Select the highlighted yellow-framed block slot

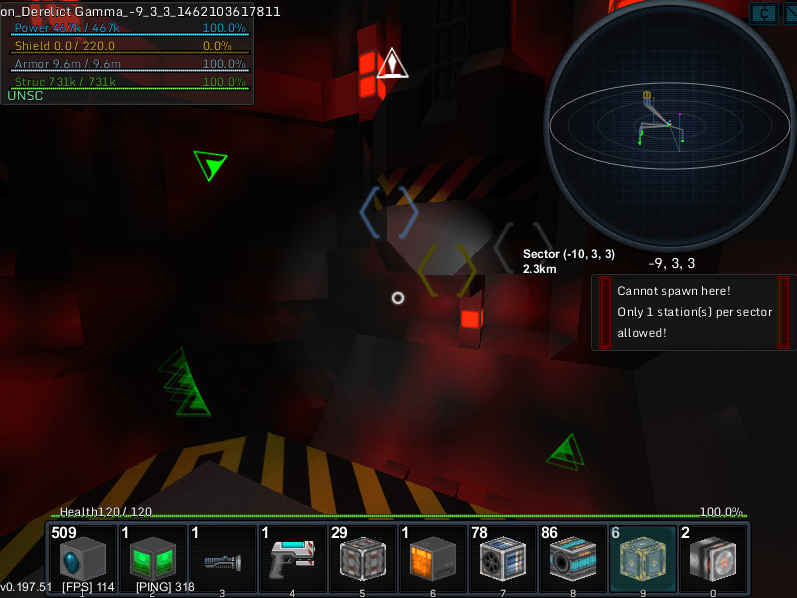click(x=643, y=559)
